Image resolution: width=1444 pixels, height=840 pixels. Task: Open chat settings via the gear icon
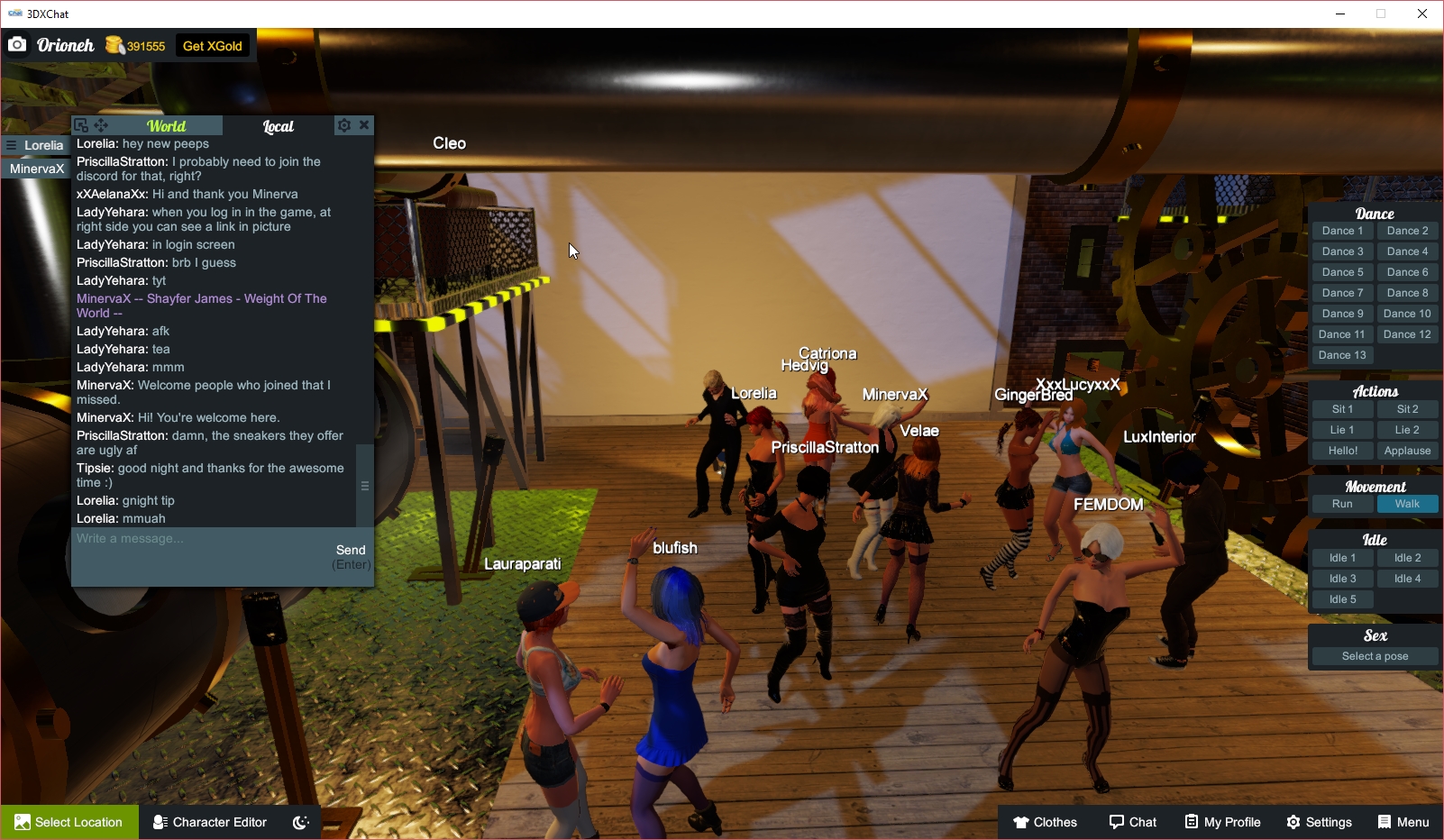(x=344, y=125)
